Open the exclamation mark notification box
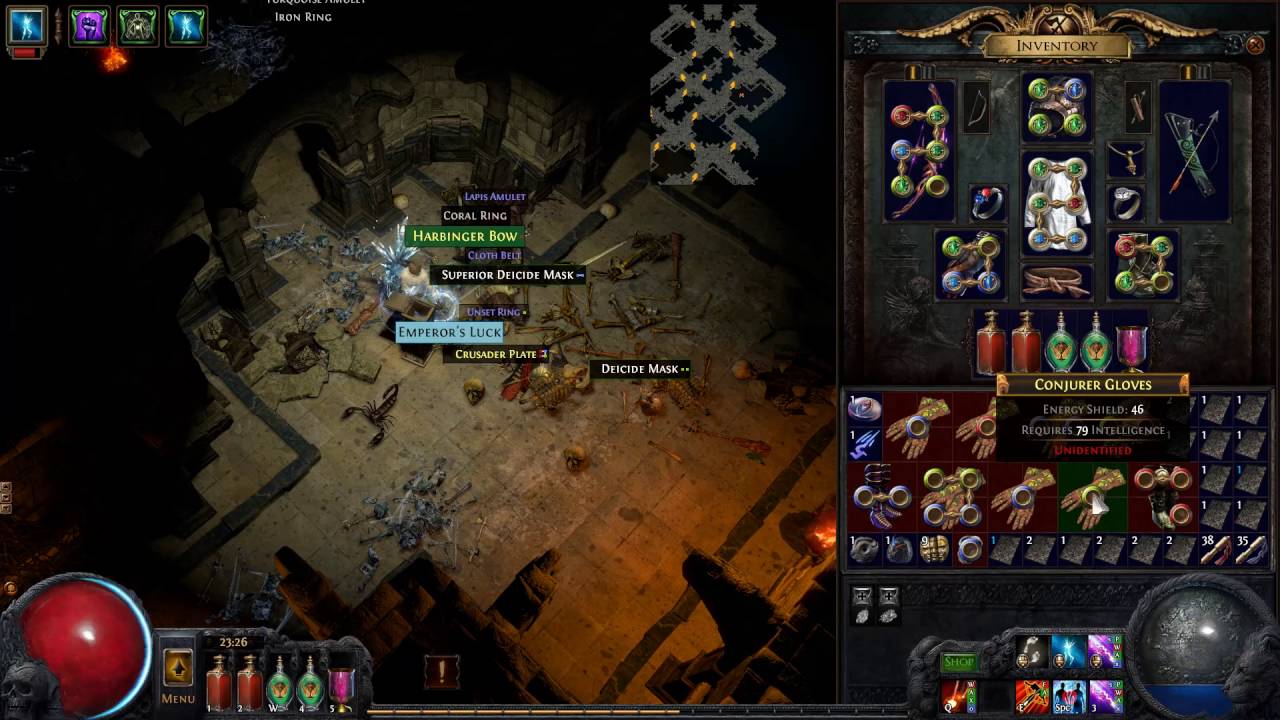Screen dimensions: 1280x720 (441, 671)
